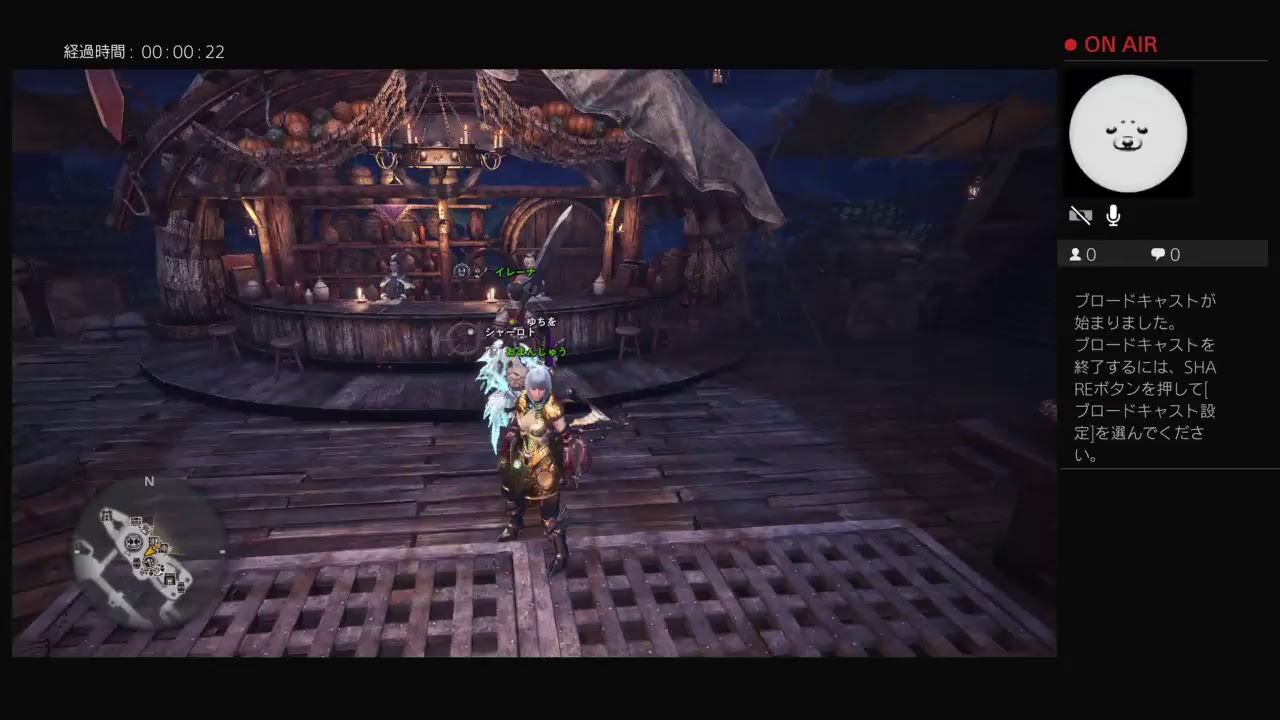Click the ON AIR status label

pos(1120,44)
